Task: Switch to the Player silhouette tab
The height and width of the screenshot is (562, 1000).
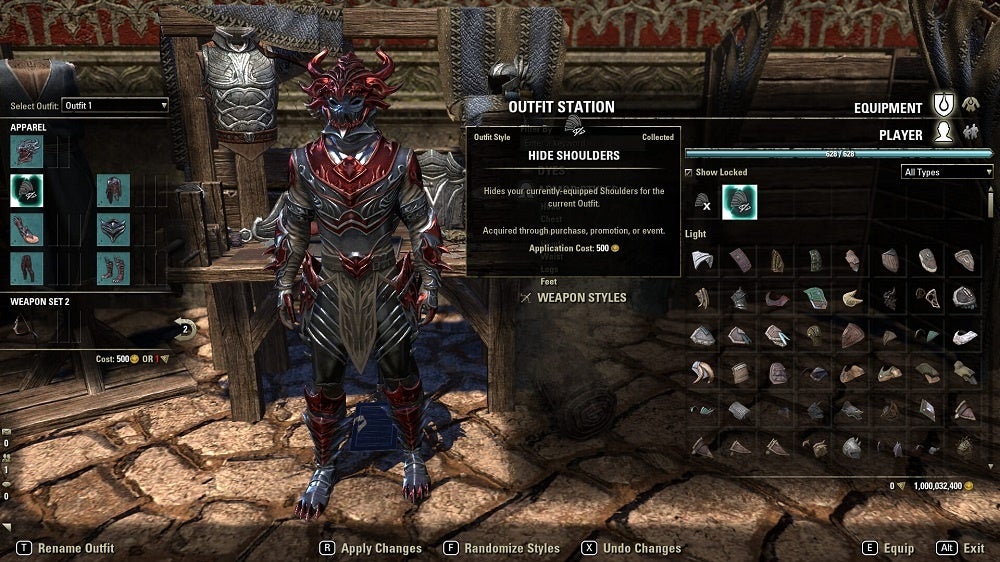Action: pyautogui.click(x=943, y=133)
